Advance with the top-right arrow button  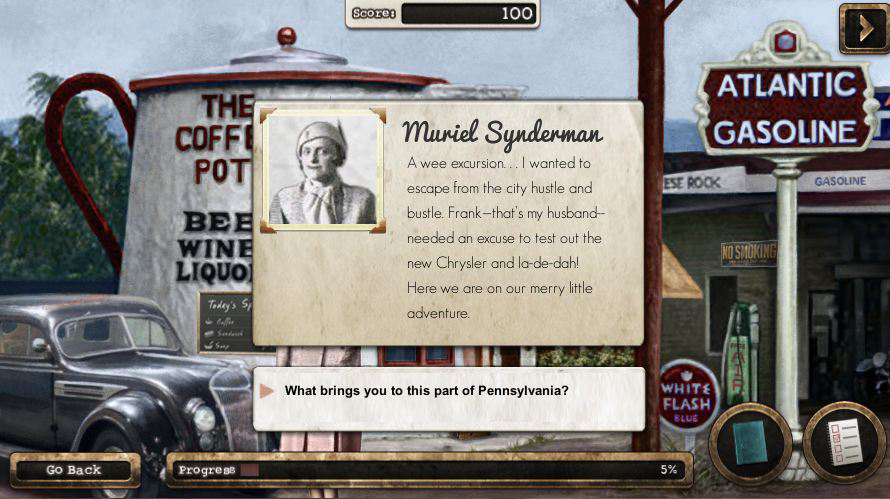coord(863,27)
